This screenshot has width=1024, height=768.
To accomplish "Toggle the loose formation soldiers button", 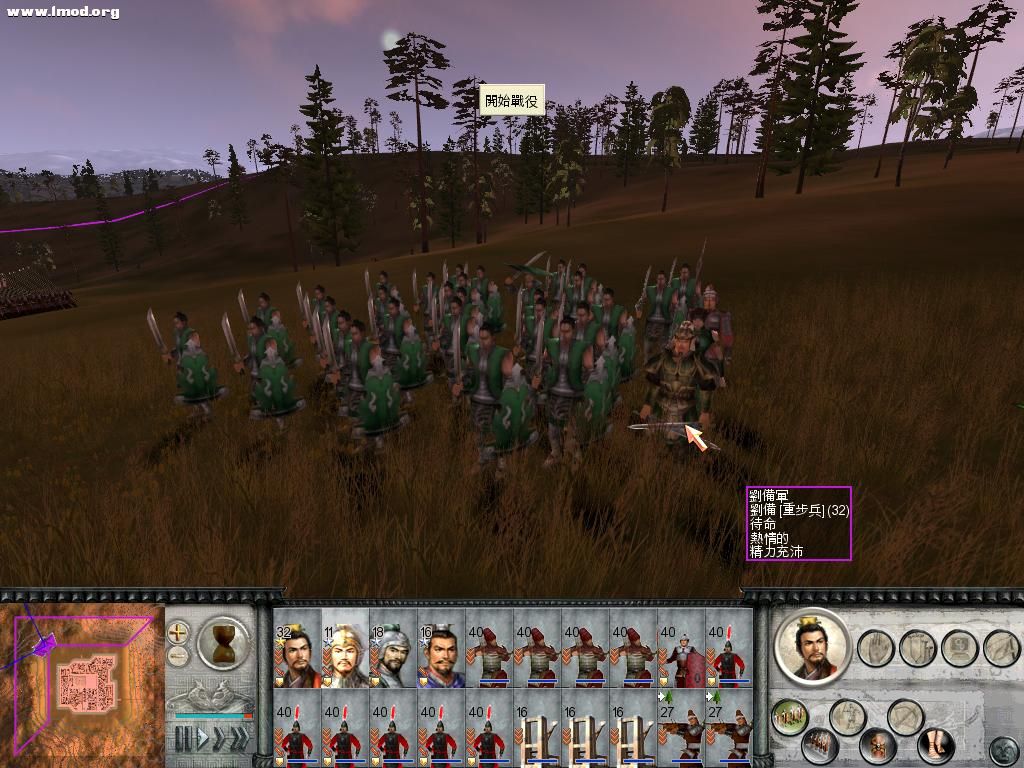I will (x=790, y=715).
